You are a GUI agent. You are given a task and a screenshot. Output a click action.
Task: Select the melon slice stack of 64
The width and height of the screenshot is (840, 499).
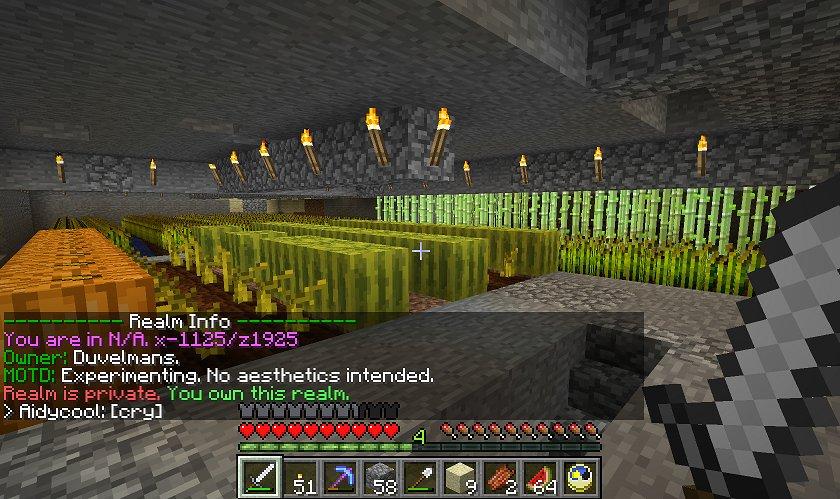(x=540, y=476)
